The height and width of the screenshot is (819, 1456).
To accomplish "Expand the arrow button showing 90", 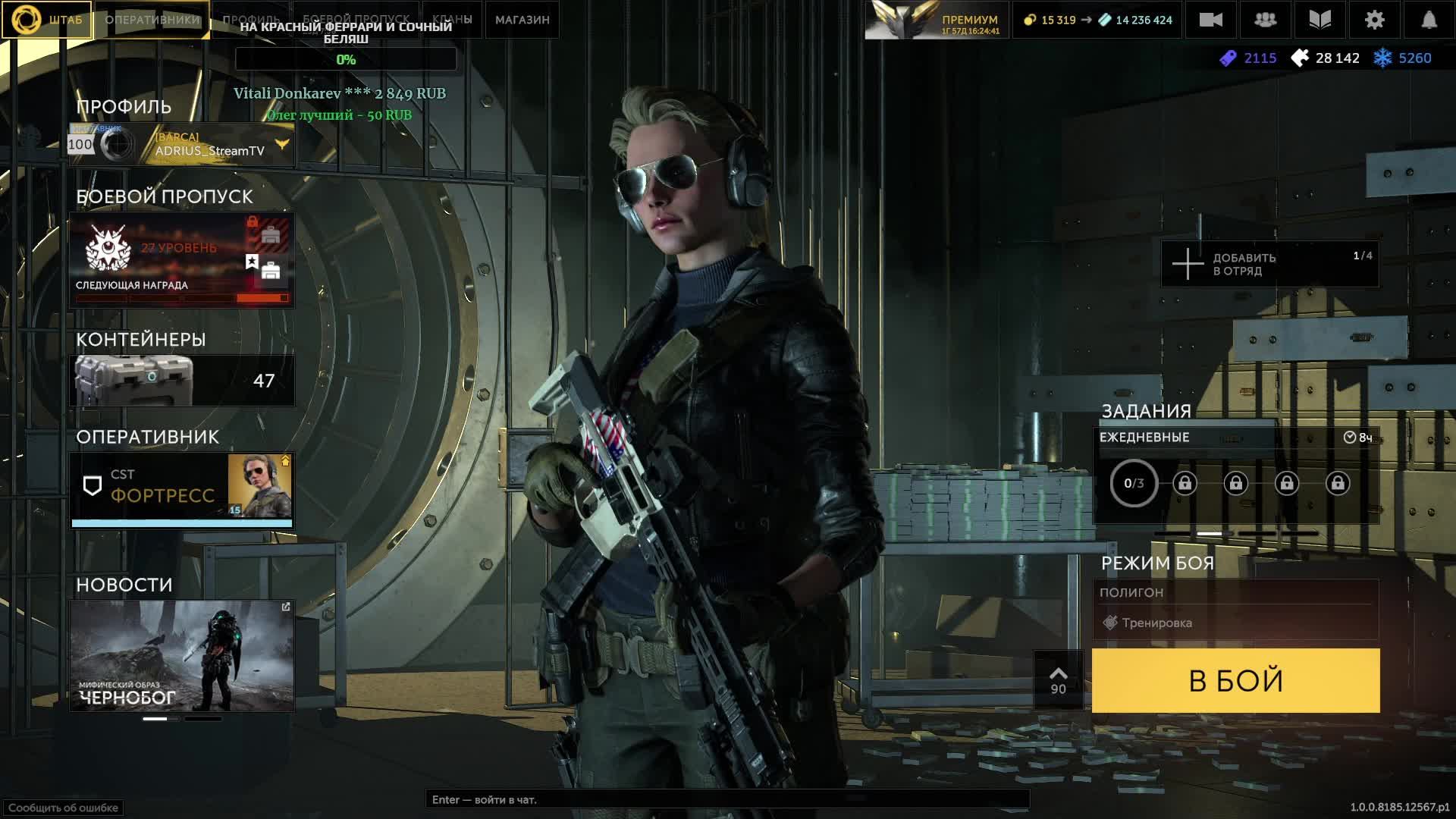I will pyautogui.click(x=1058, y=680).
